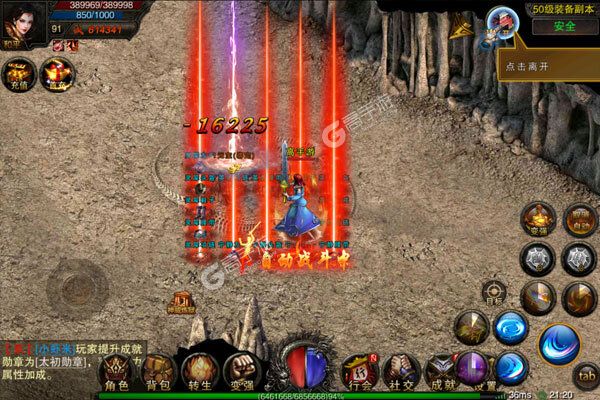The height and width of the screenshot is (400, 600).
Task: Open the 神器炼魂 artifact icon
Action: pos(182,303)
